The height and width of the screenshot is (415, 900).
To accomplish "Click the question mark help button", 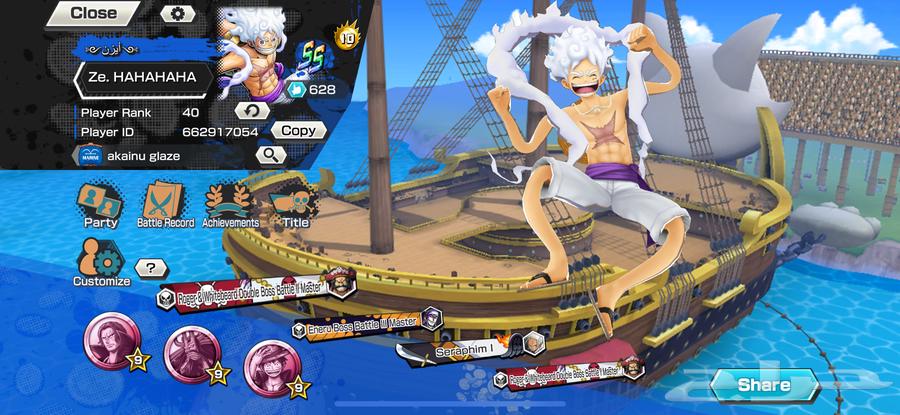I will click(151, 268).
